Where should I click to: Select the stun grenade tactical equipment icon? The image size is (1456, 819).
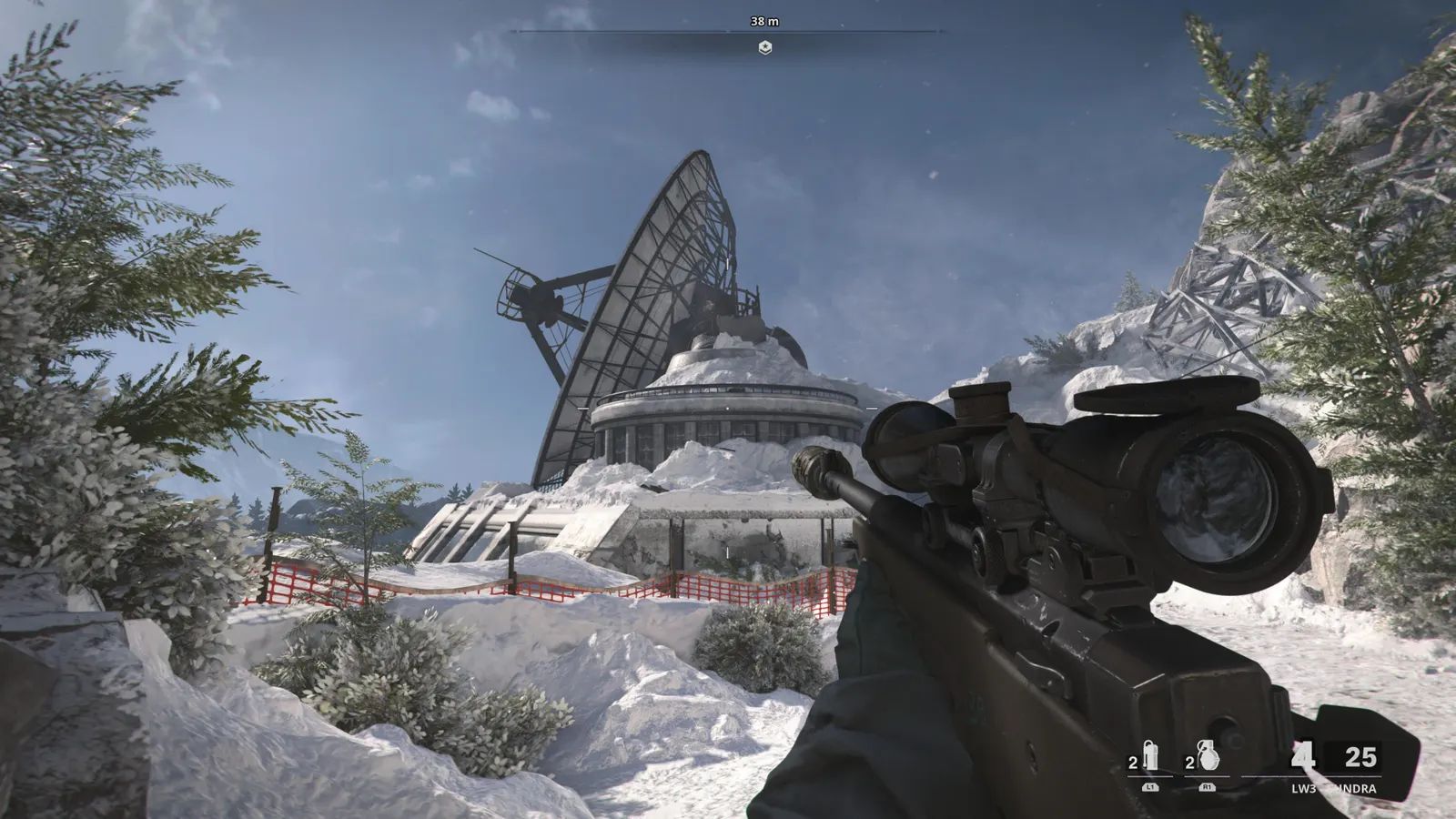pyautogui.click(x=1152, y=755)
